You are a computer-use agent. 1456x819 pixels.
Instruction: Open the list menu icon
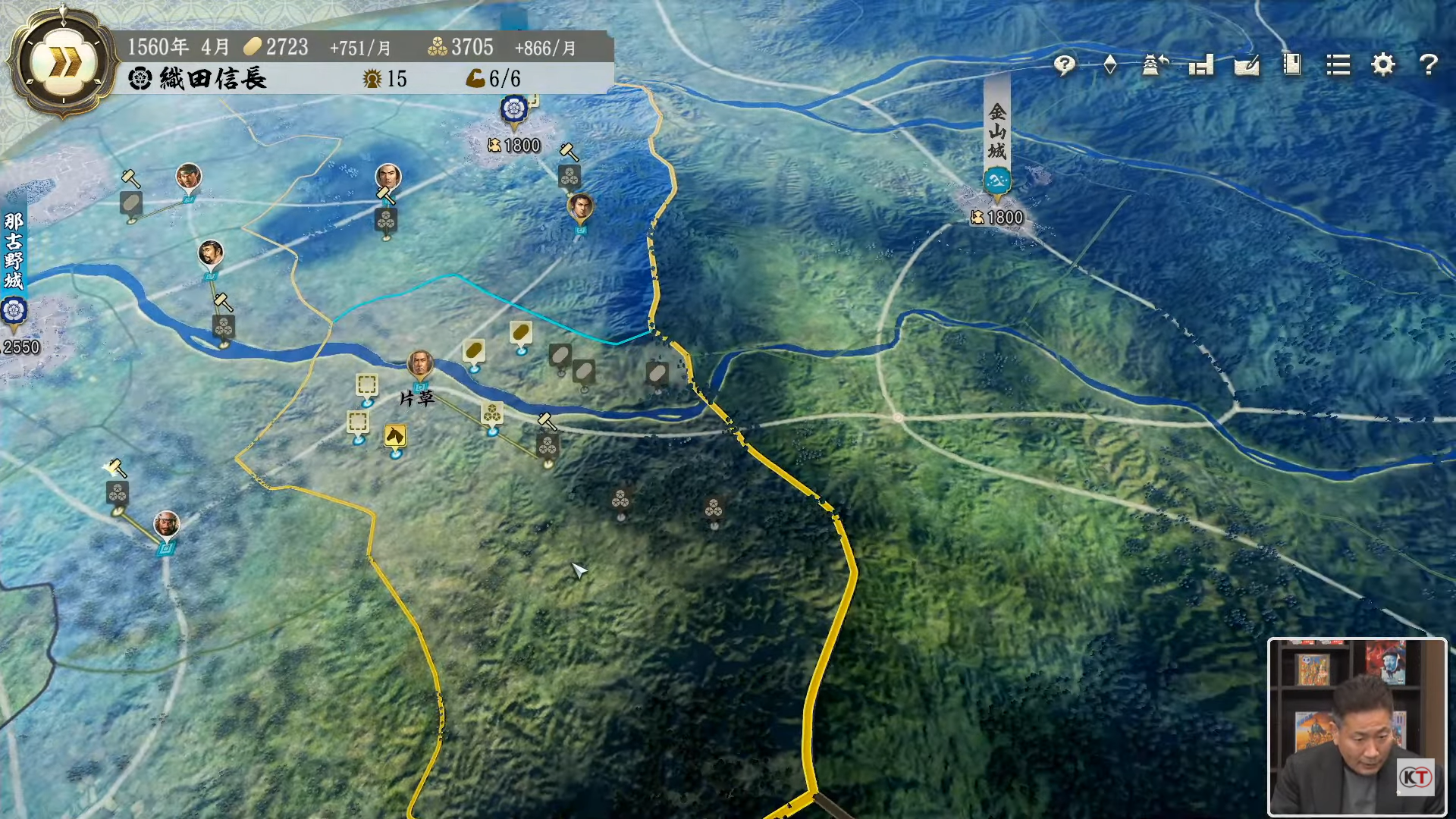pos(1338,65)
